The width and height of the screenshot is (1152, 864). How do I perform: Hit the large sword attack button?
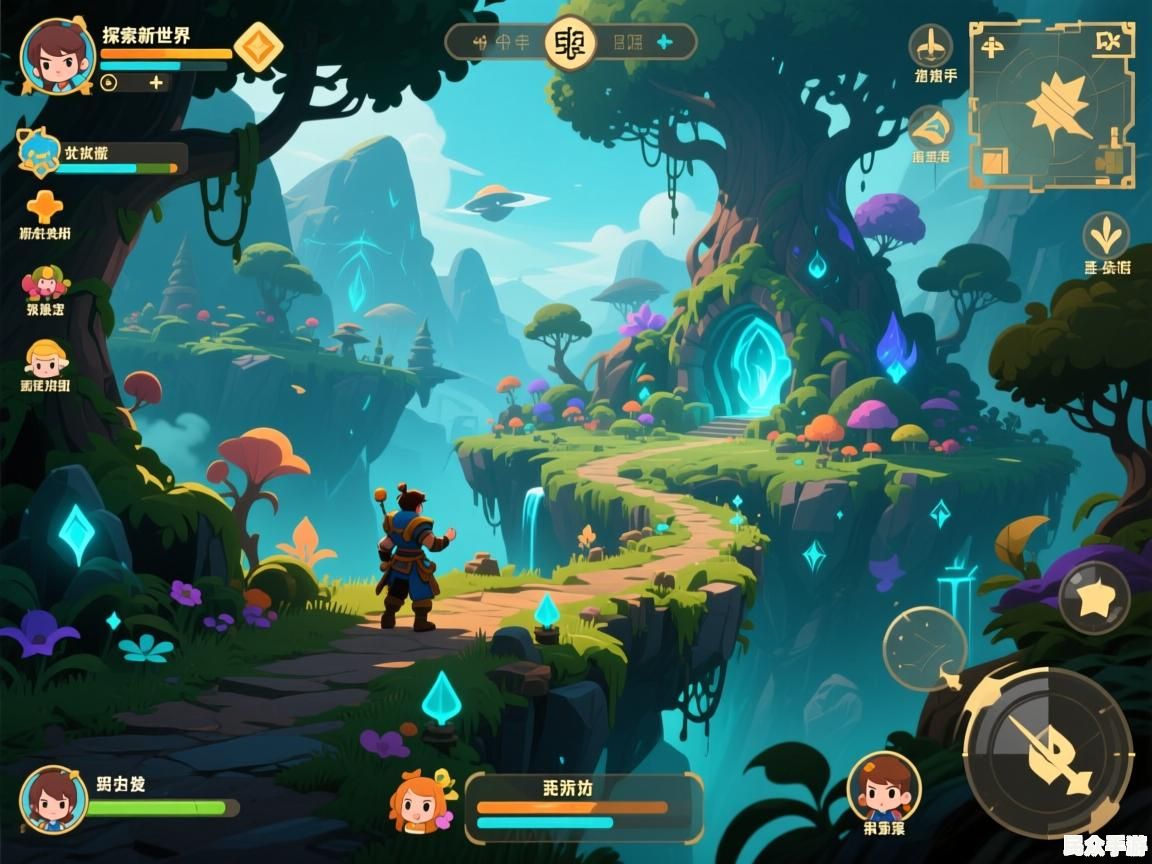(x=1047, y=751)
